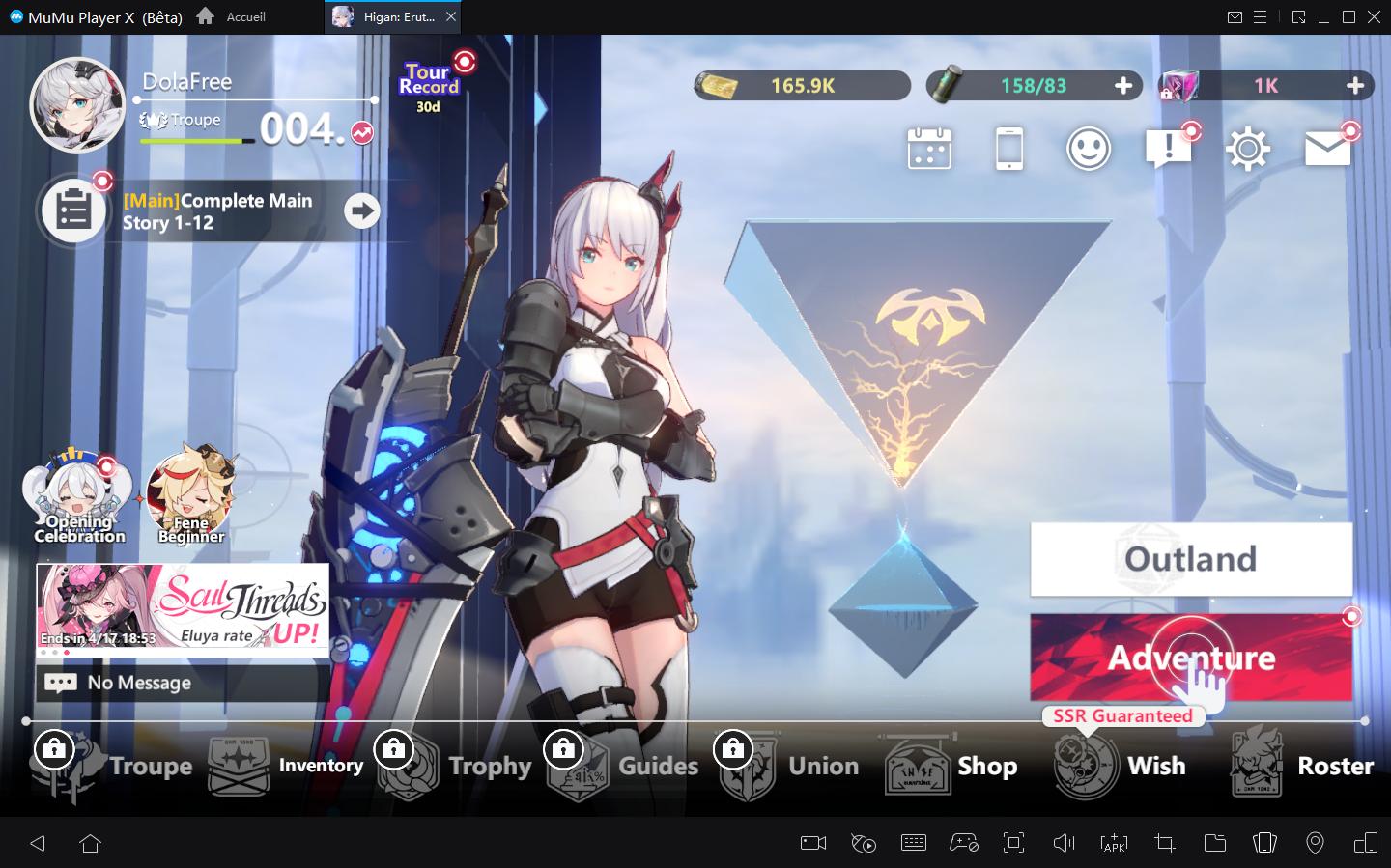Image resolution: width=1391 pixels, height=868 pixels.
Task: Go to Main Story 1-12 quest
Action: (x=362, y=210)
